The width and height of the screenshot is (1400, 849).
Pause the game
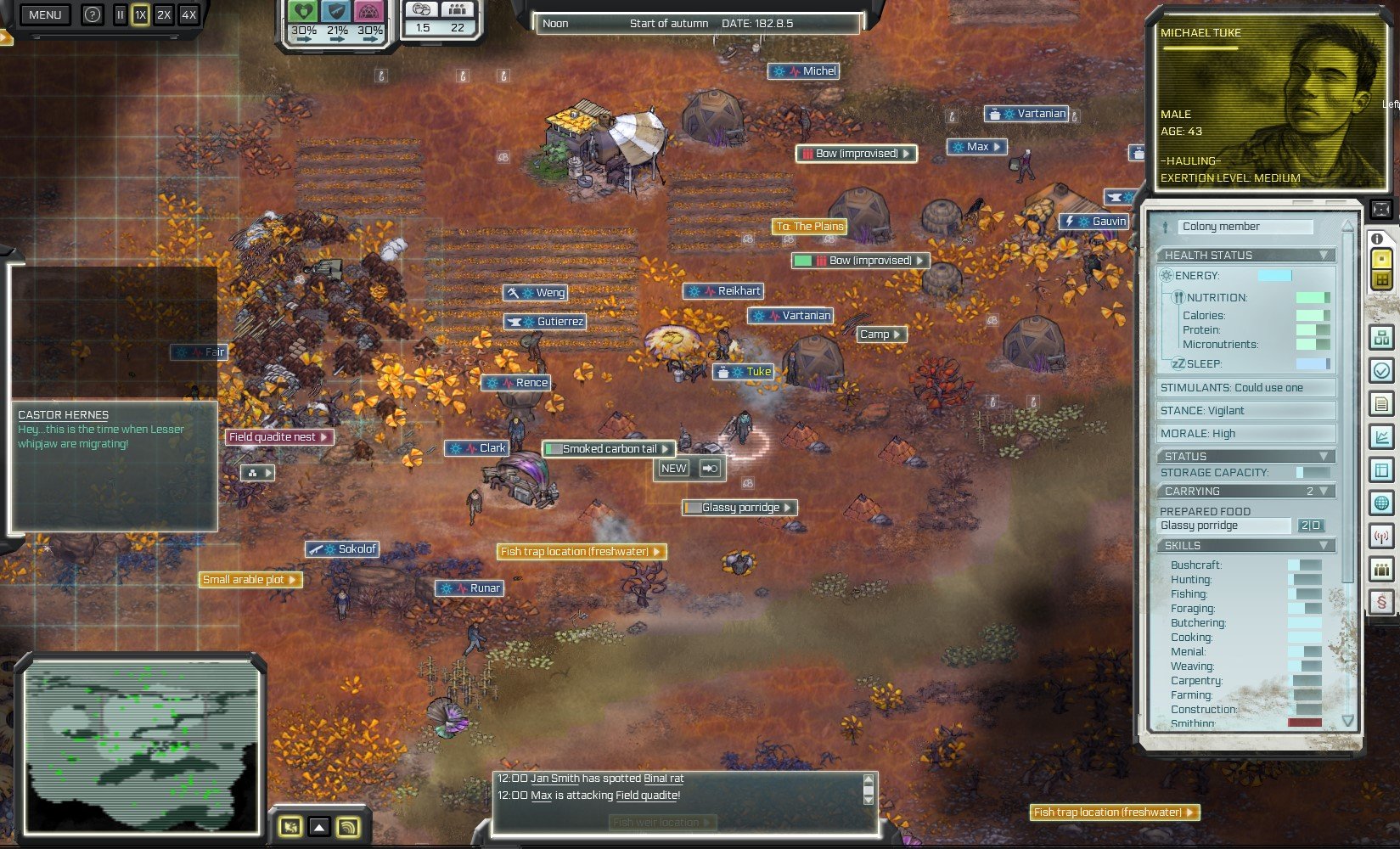[x=120, y=14]
